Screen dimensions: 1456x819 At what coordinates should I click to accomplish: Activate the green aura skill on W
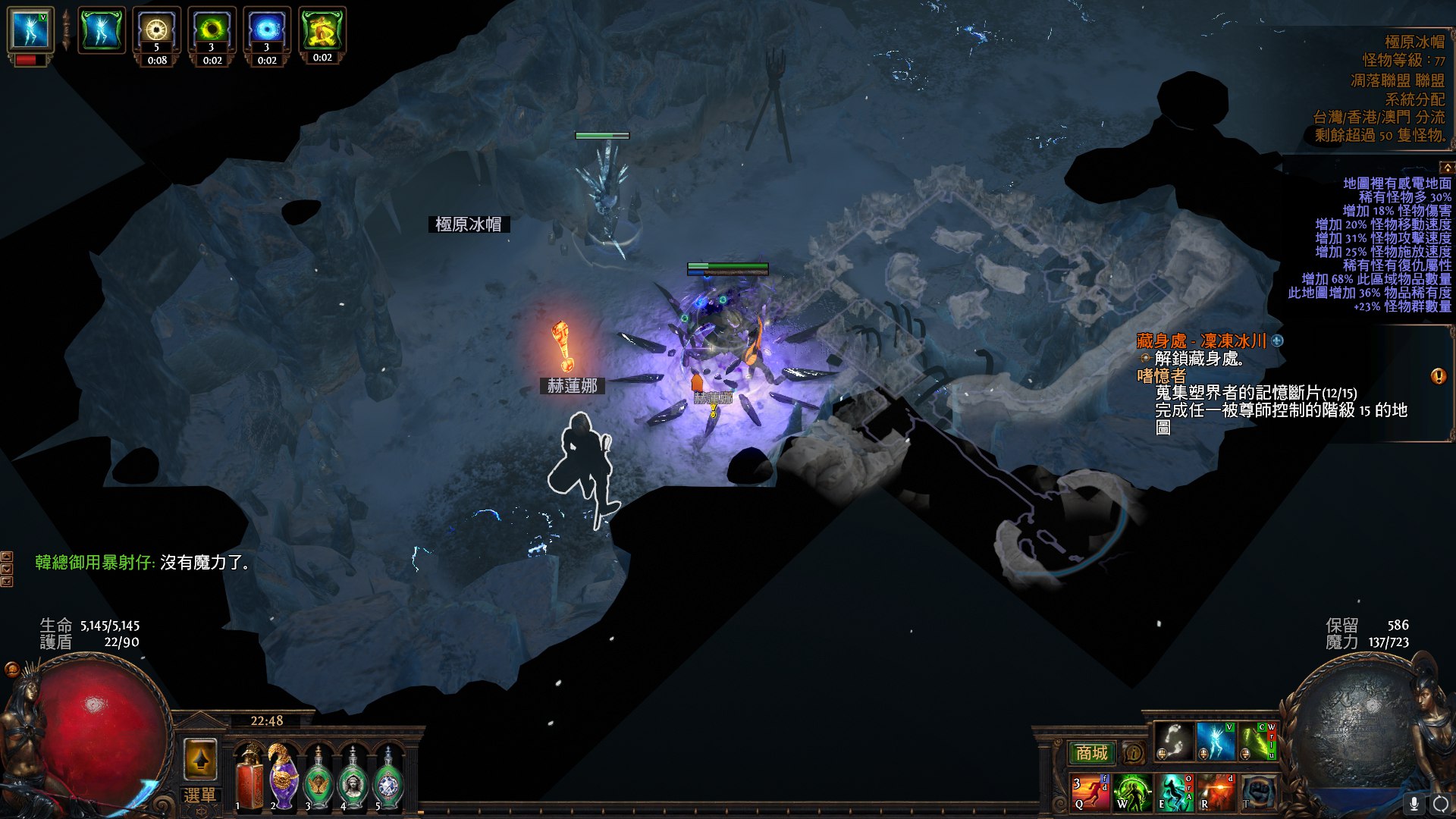pyautogui.click(x=1131, y=792)
